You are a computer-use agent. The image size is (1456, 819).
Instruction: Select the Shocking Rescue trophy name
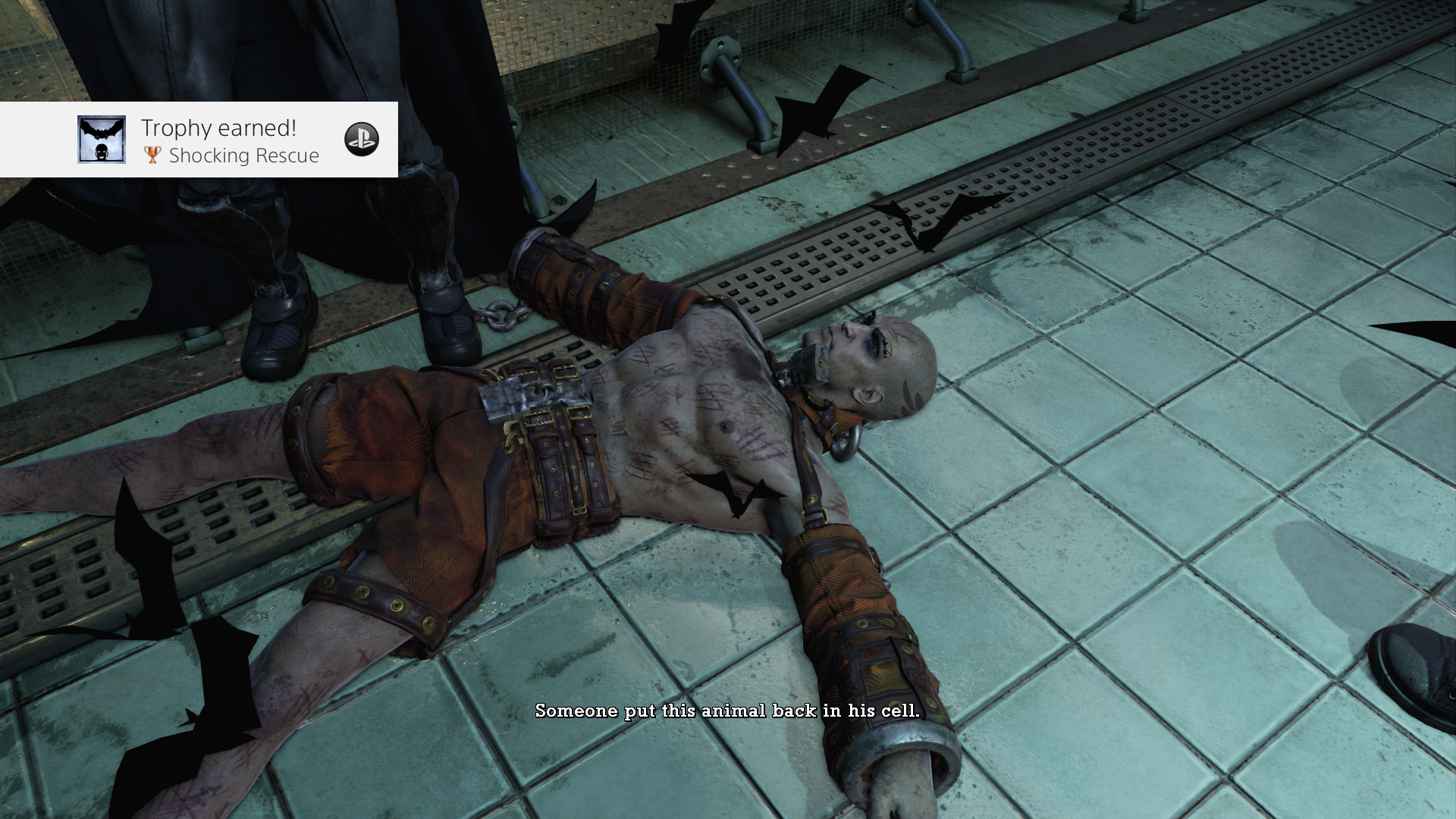click(244, 155)
